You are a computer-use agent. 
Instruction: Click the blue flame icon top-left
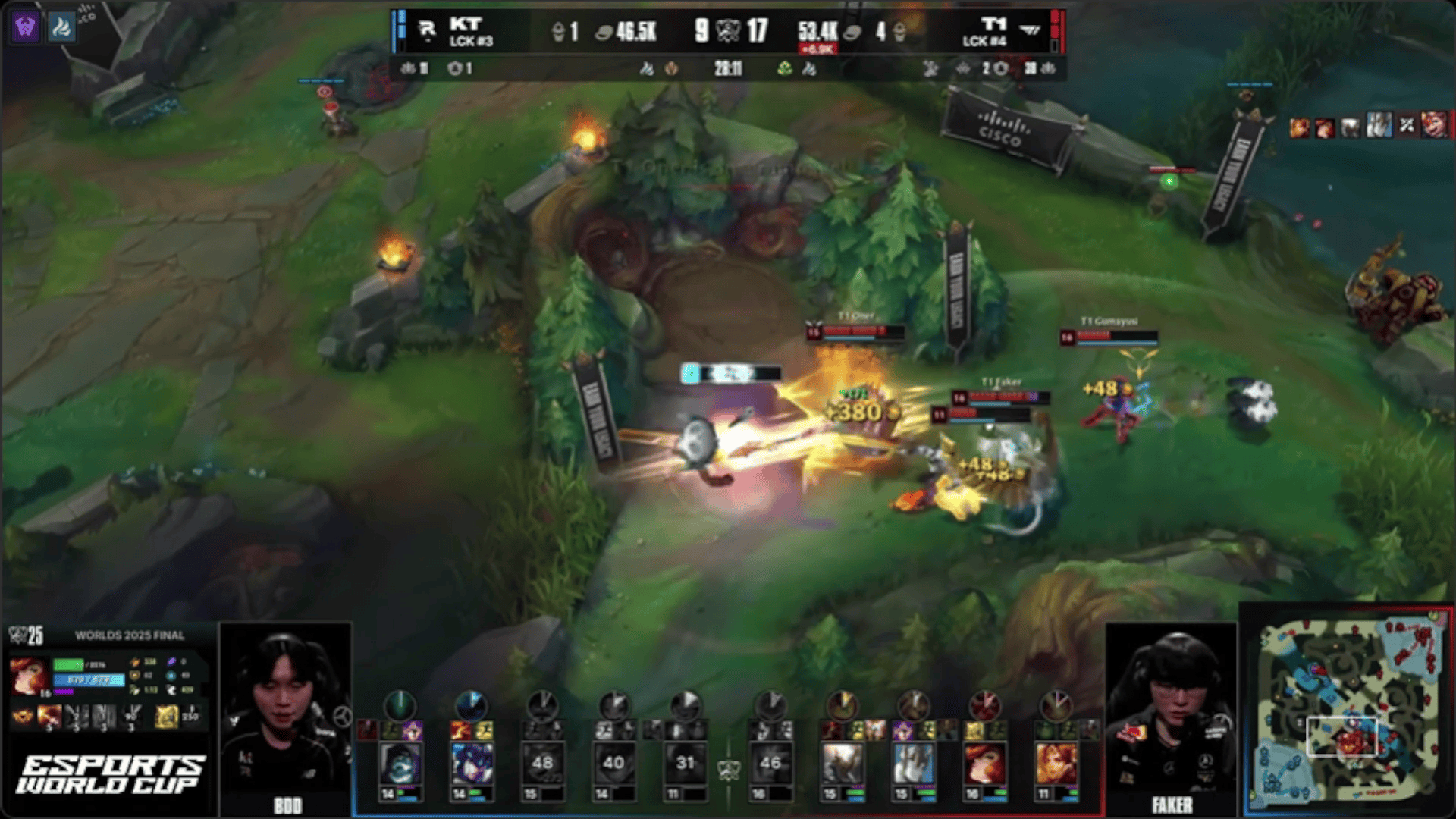pyautogui.click(x=61, y=28)
